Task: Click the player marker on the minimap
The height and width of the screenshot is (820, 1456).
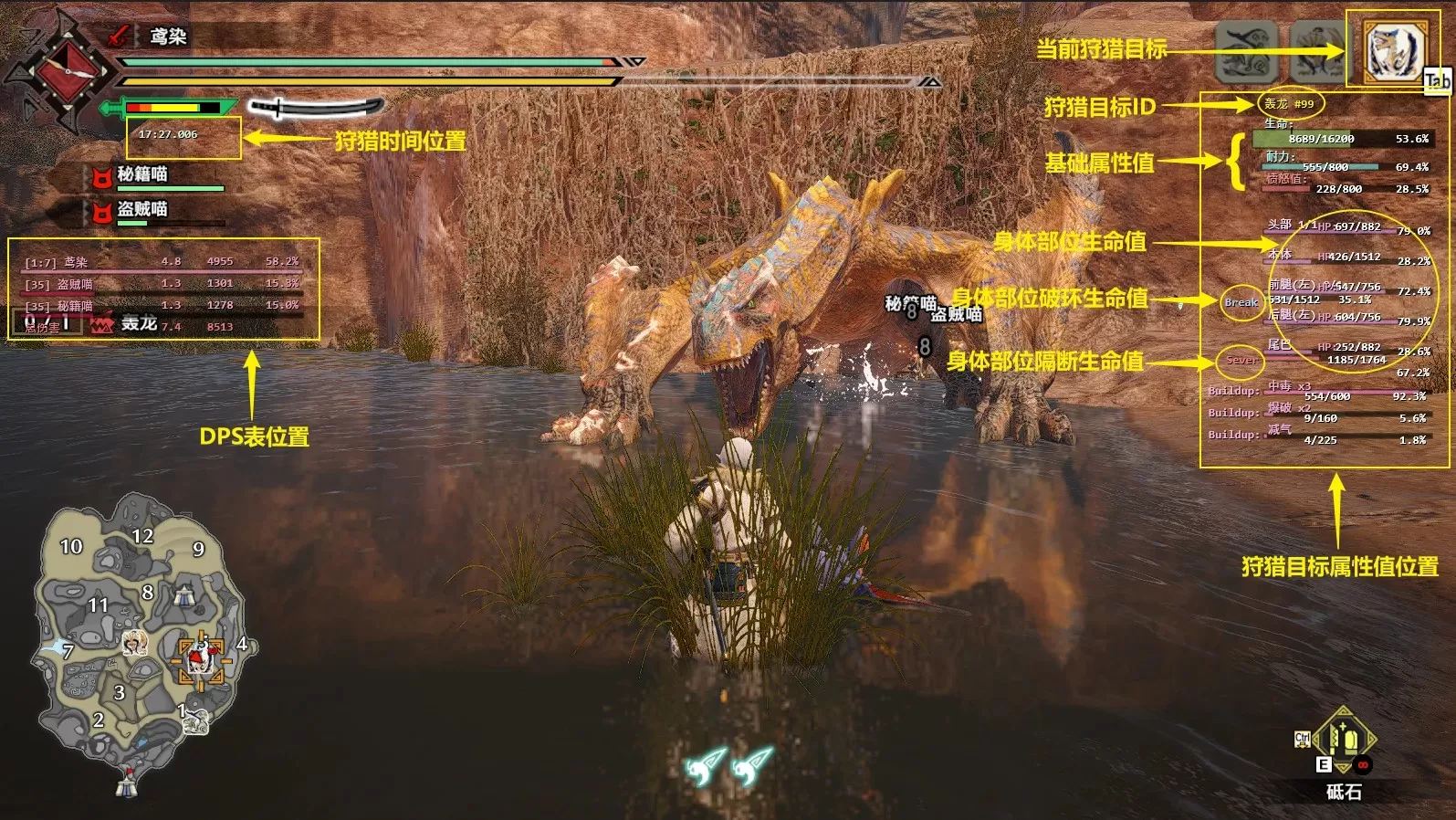Action: pos(196,657)
